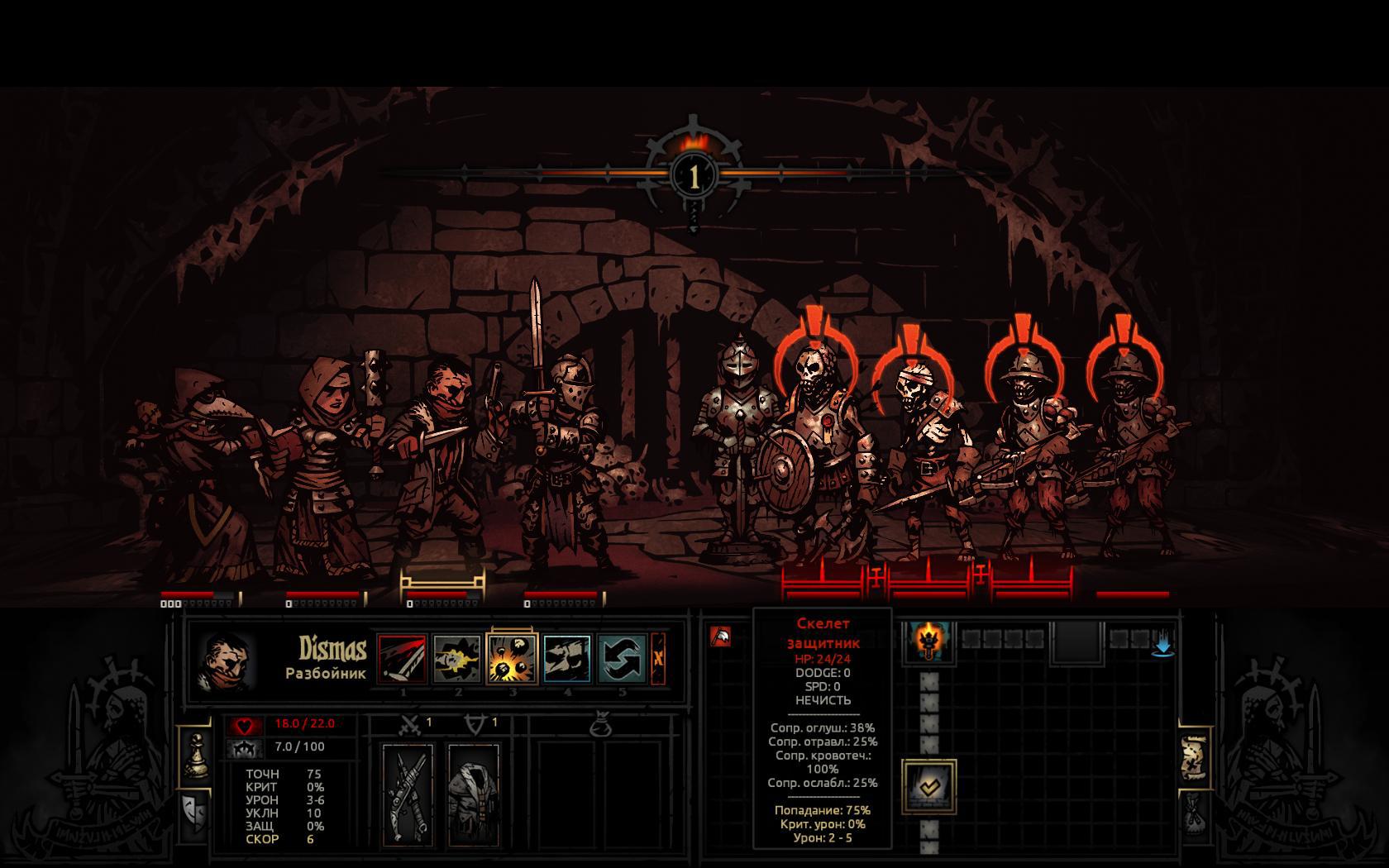Image resolution: width=1389 pixels, height=868 pixels.
Task: Inspect the highwayman coat armor slot
Action: pyautogui.click(x=473, y=794)
